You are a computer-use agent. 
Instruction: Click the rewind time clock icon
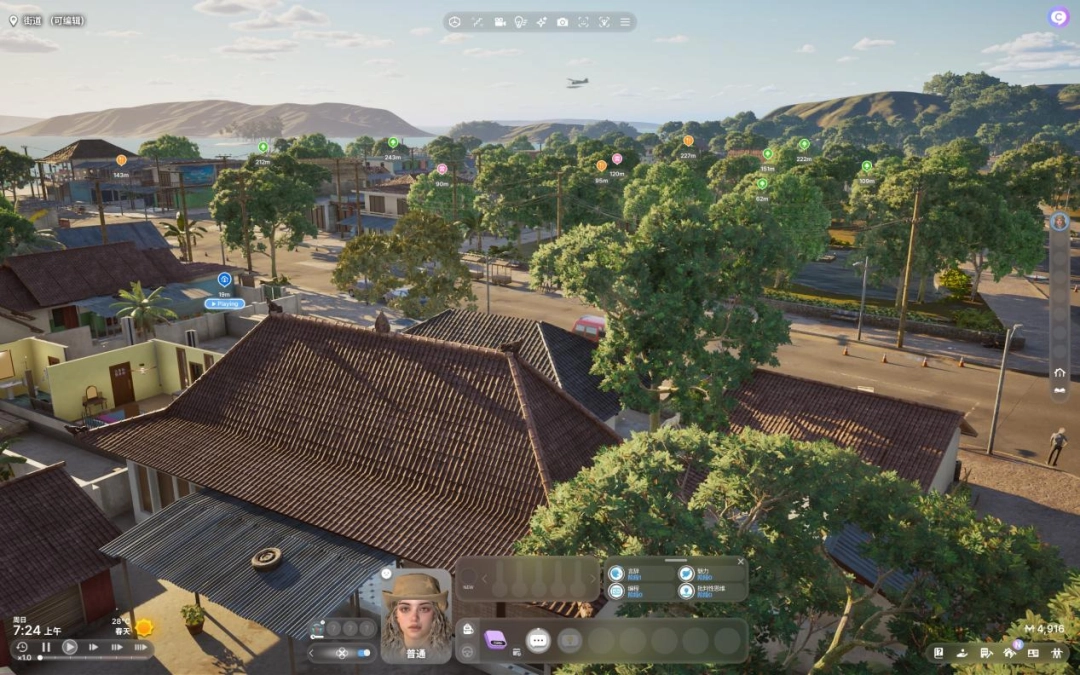pos(21,647)
